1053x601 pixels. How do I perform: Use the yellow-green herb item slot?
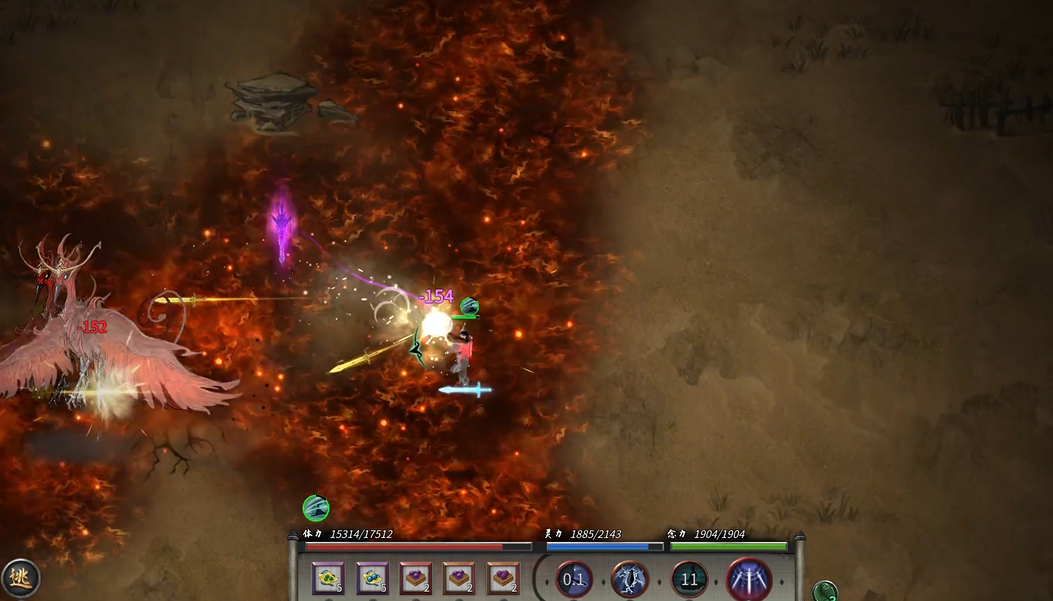coord(328,578)
